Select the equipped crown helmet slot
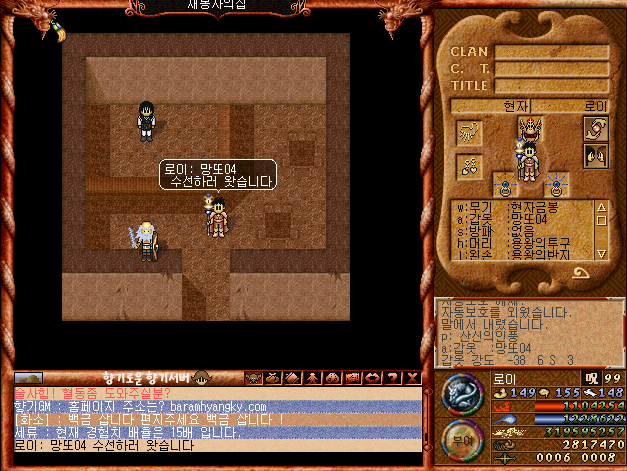The image size is (627, 471). [x=529, y=129]
